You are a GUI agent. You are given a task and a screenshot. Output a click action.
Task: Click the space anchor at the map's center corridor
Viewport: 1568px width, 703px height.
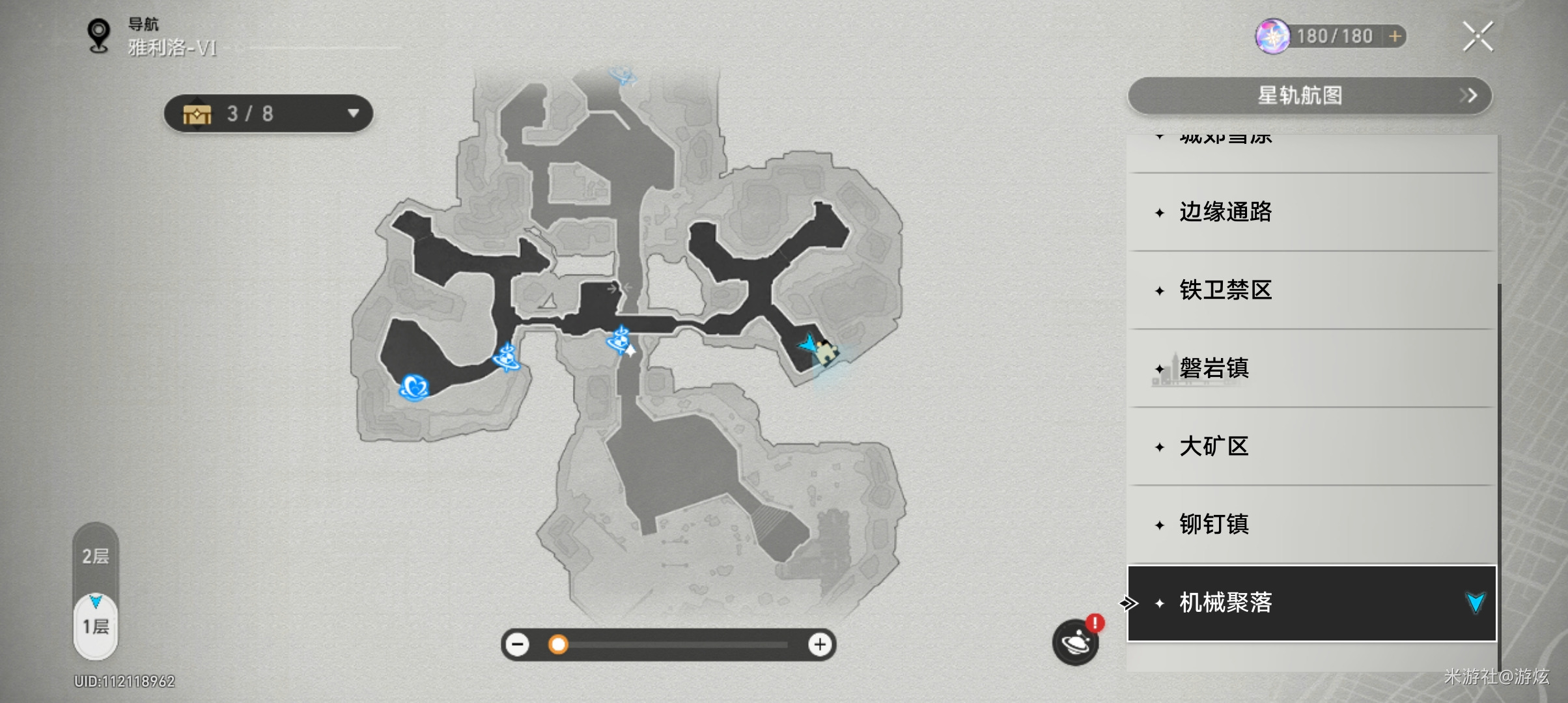coord(619,340)
